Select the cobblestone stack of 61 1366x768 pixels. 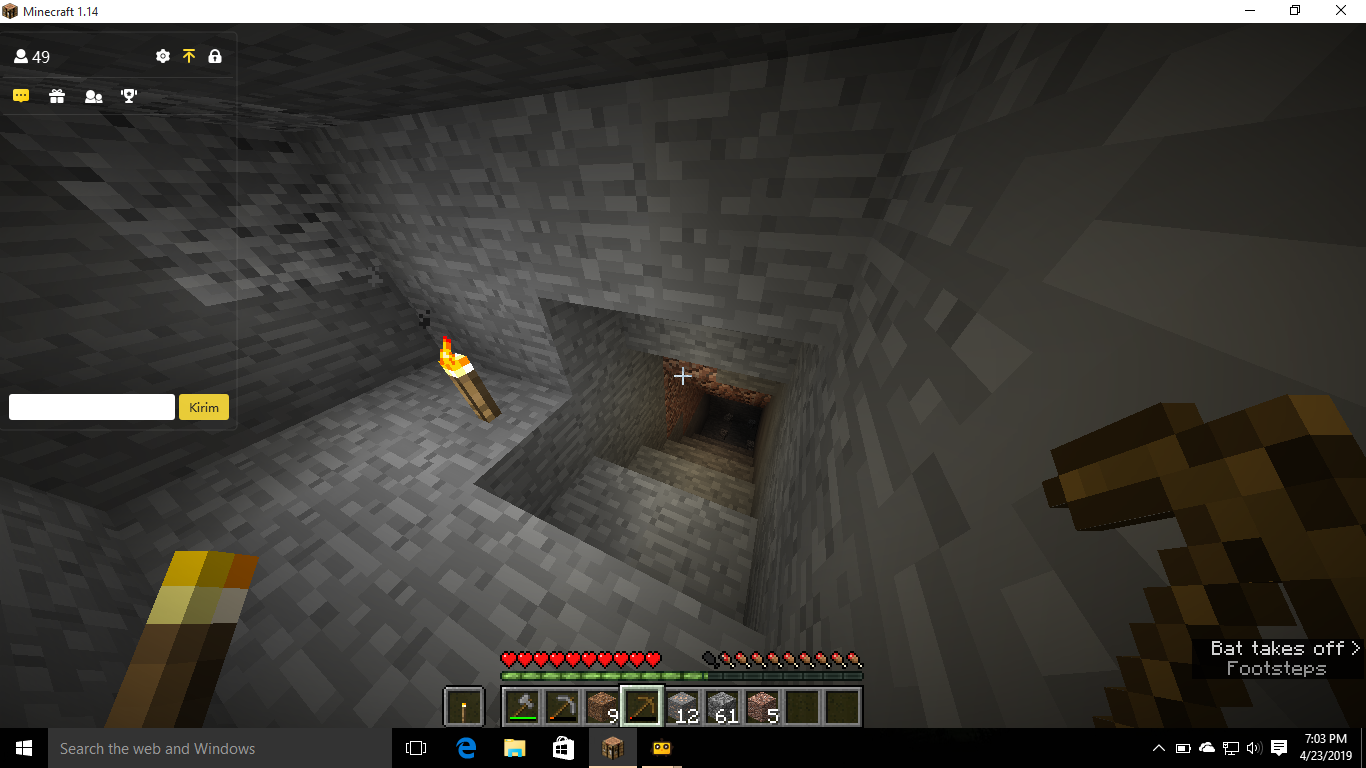click(x=722, y=707)
